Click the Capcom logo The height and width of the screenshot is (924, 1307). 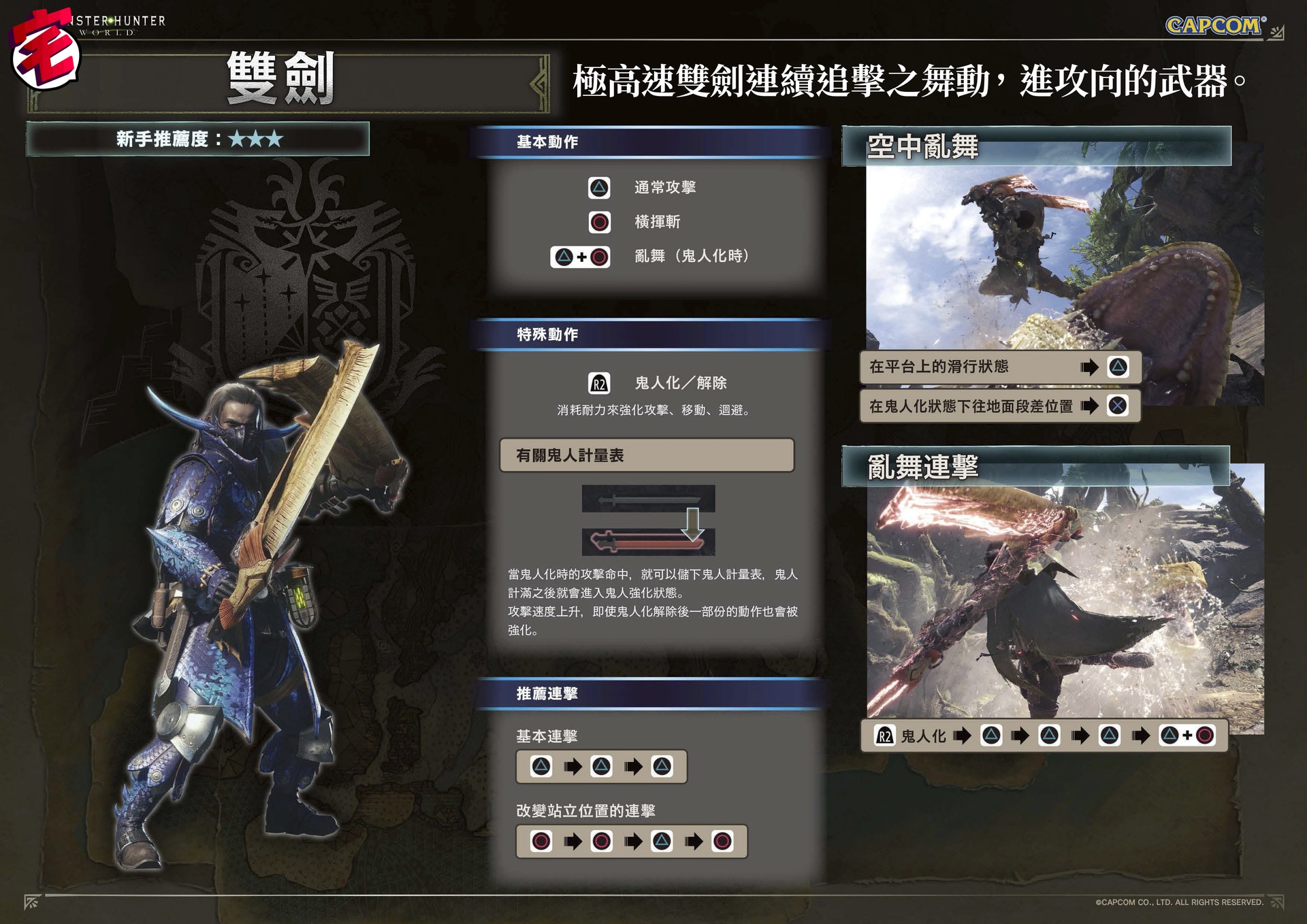click(x=1215, y=26)
